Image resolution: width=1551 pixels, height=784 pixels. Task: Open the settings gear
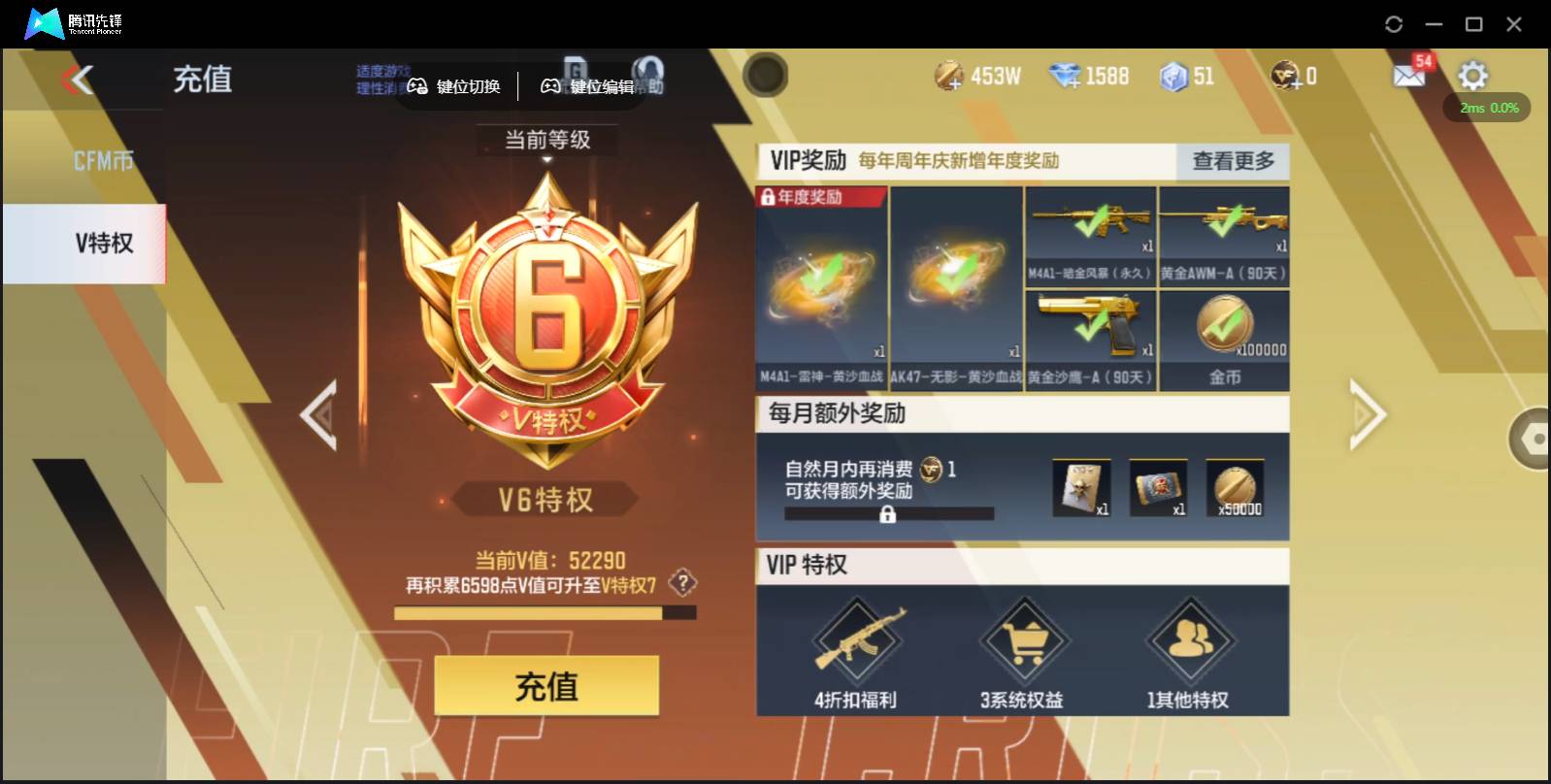(1473, 74)
